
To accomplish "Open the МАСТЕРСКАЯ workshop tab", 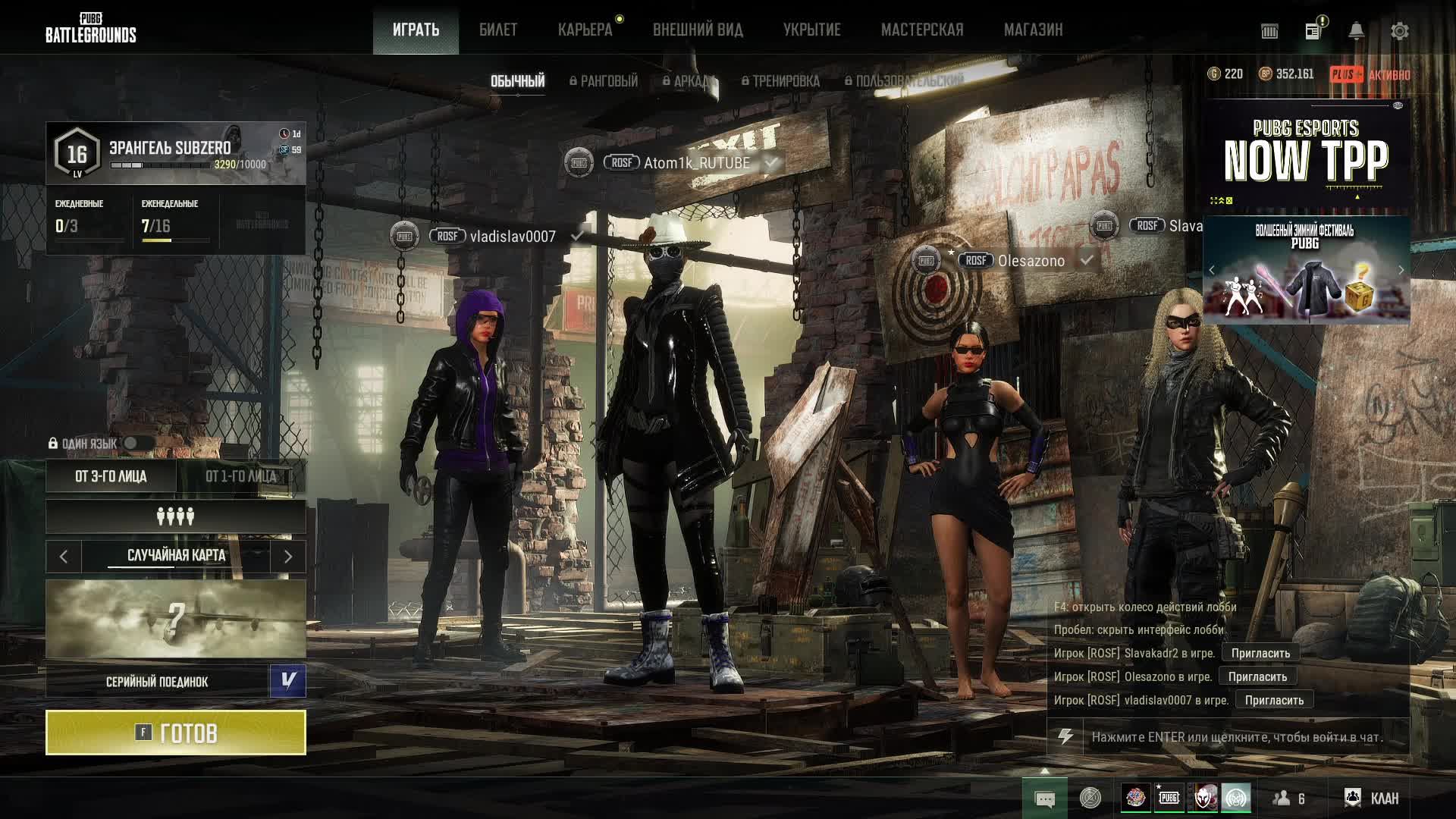I will pyautogui.click(x=922, y=30).
